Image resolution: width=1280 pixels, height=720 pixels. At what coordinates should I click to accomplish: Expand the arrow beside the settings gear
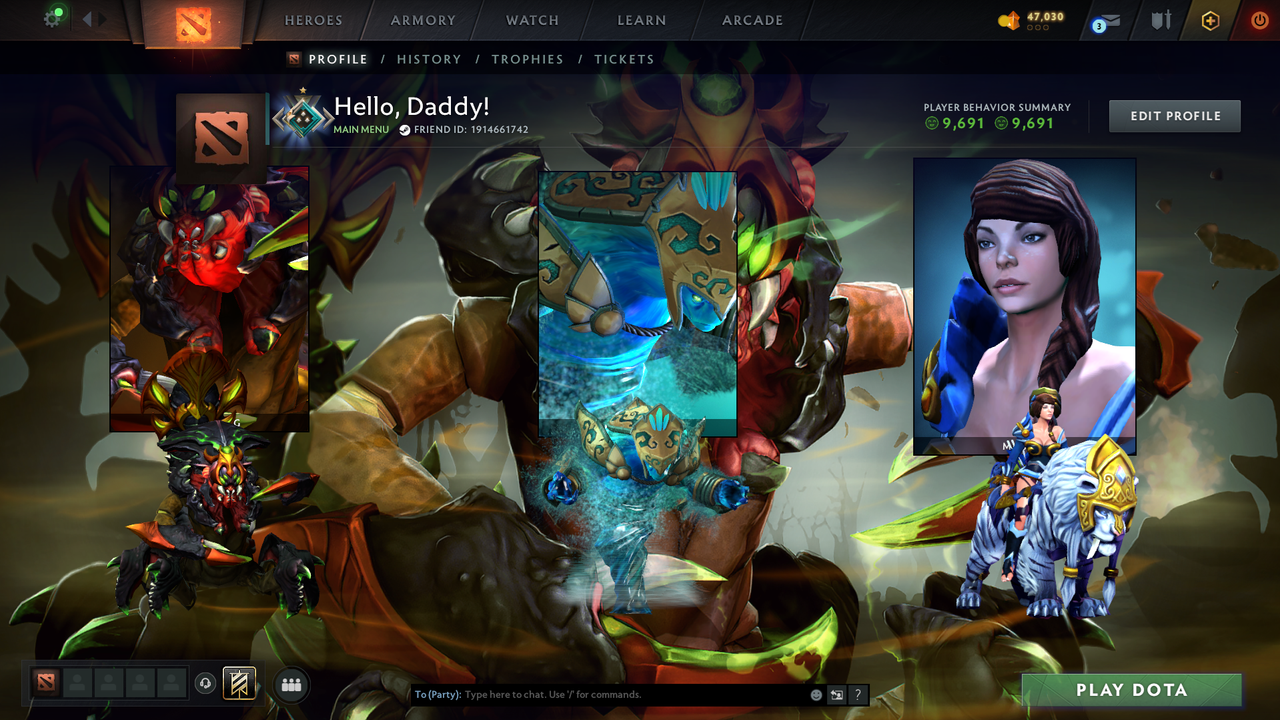88,17
